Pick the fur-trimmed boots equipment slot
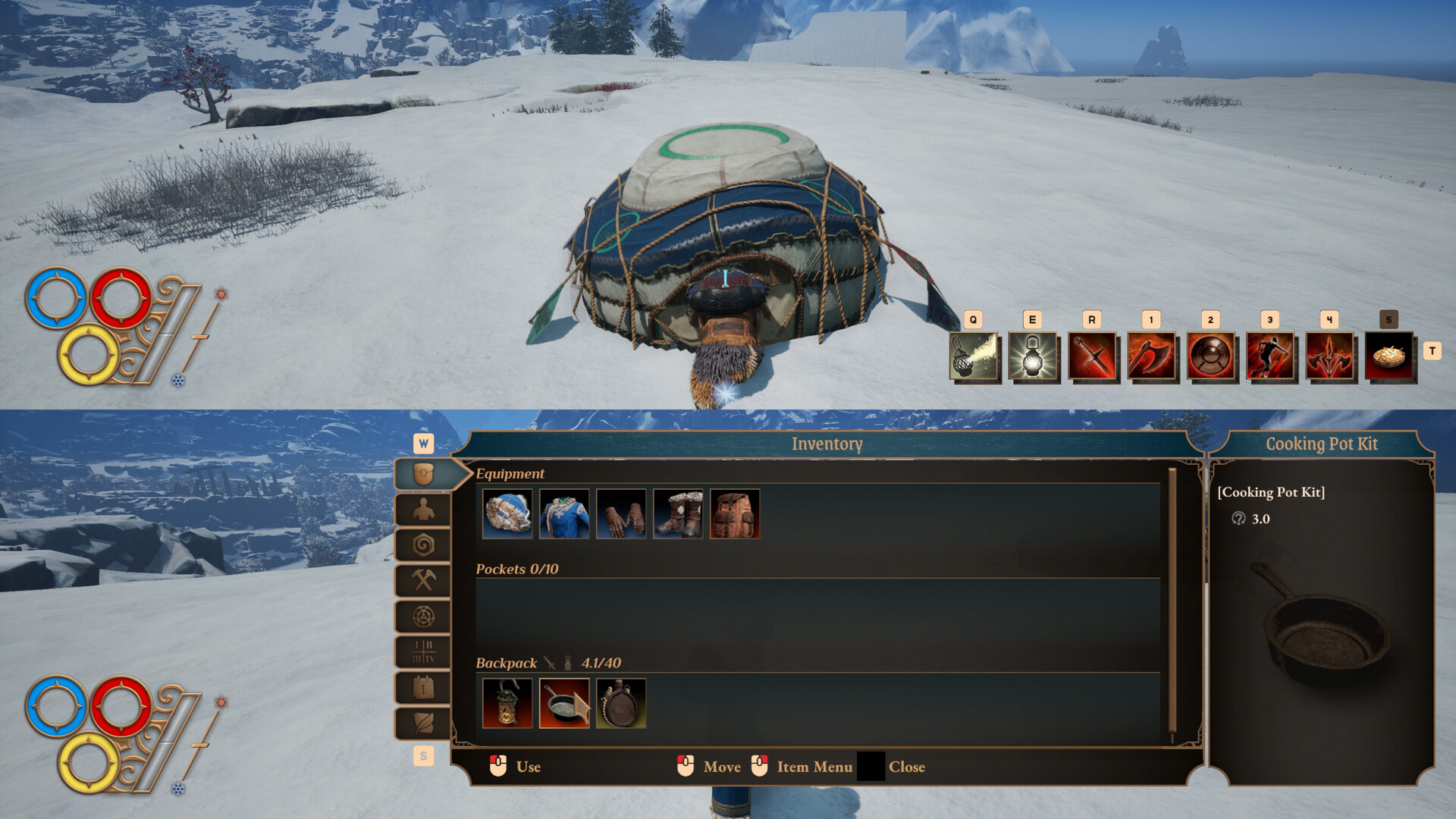 (x=678, y=514)
